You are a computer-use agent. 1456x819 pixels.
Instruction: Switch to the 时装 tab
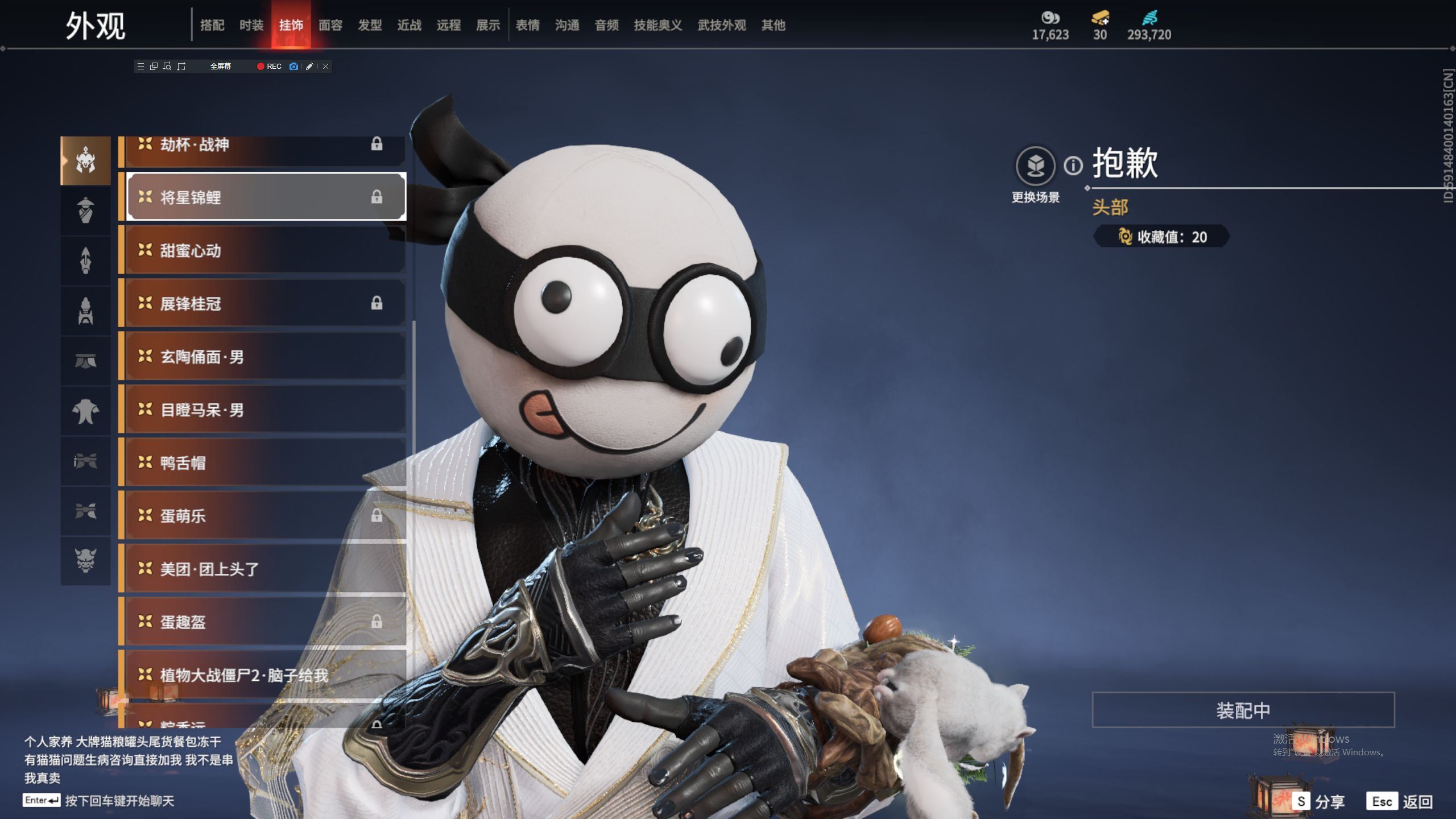click(x=251, y=25)
